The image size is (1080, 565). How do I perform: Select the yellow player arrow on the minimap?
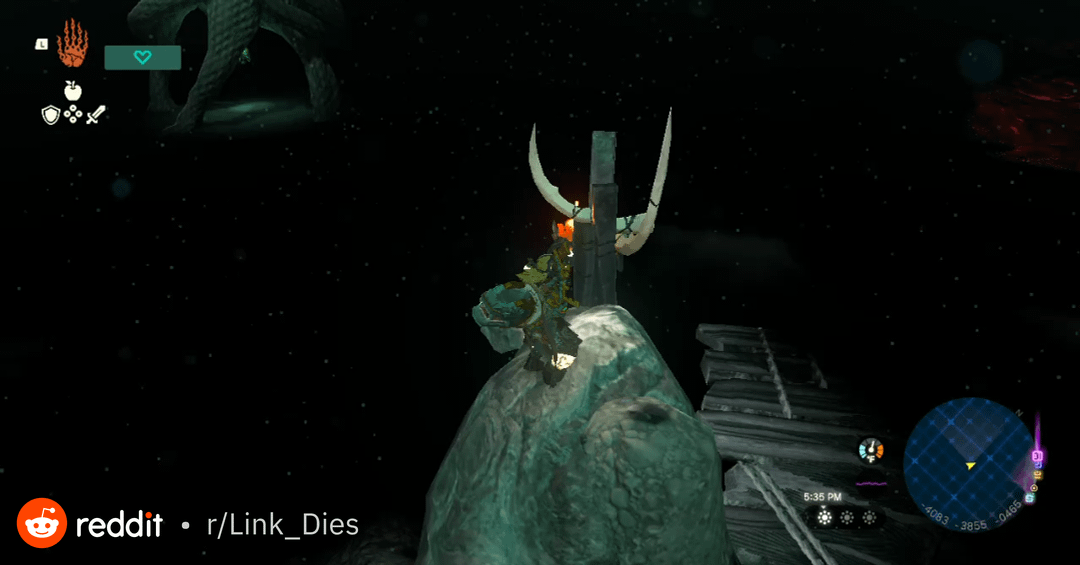click(970, 466)
